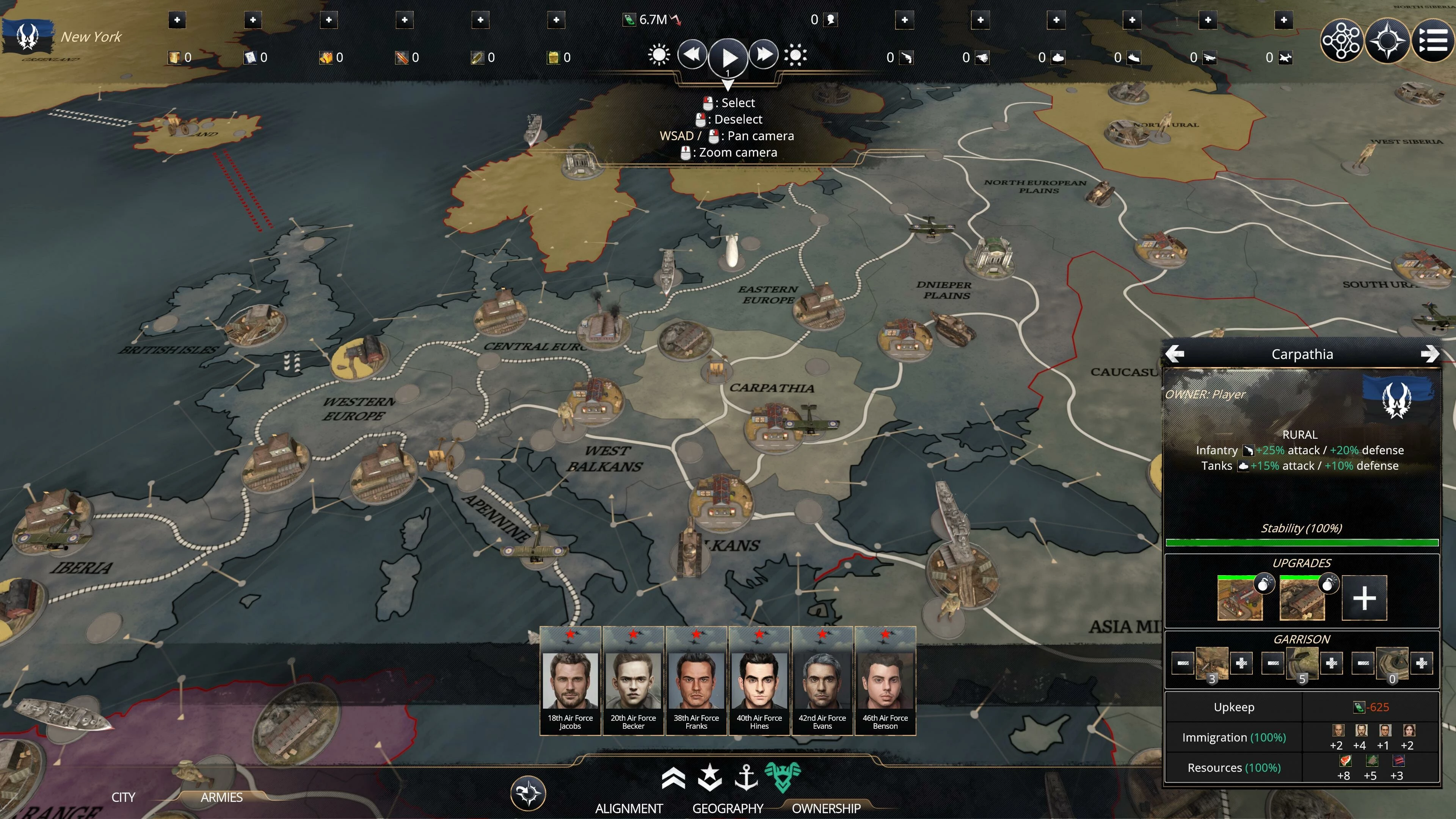The image size is (1456, 819).
Task: Click the compass star icon at top right
Action: (x=1387, y=40)
